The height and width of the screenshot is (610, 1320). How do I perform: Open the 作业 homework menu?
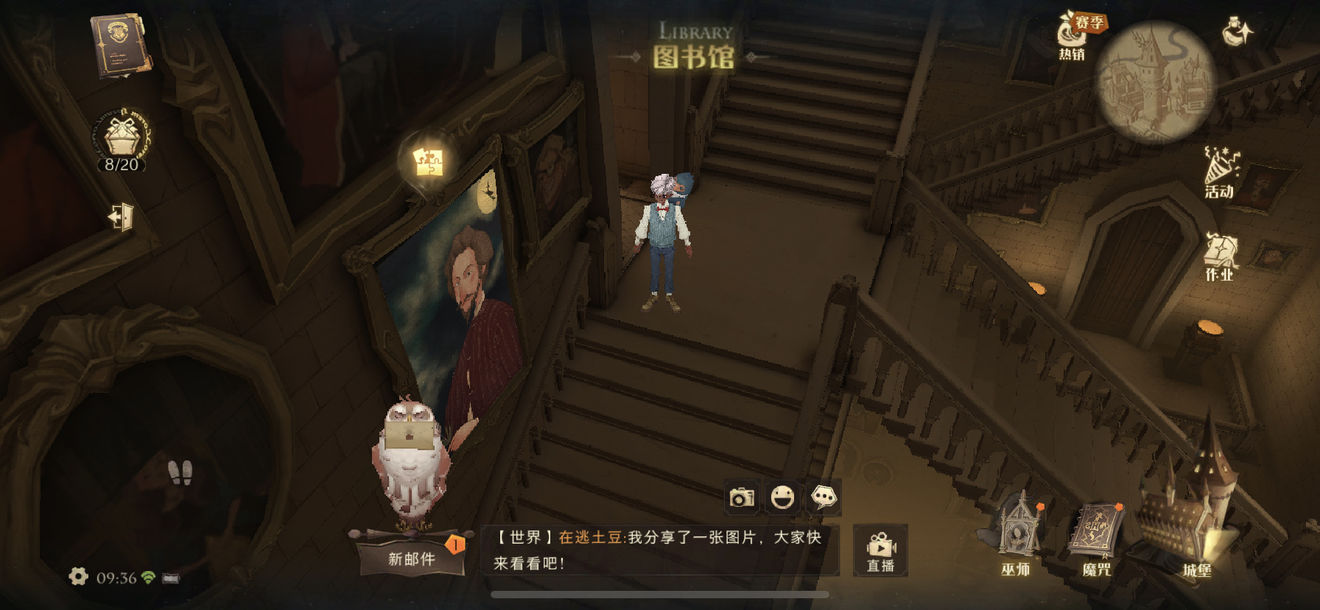pyautogui.click(x=1219, y=257)
